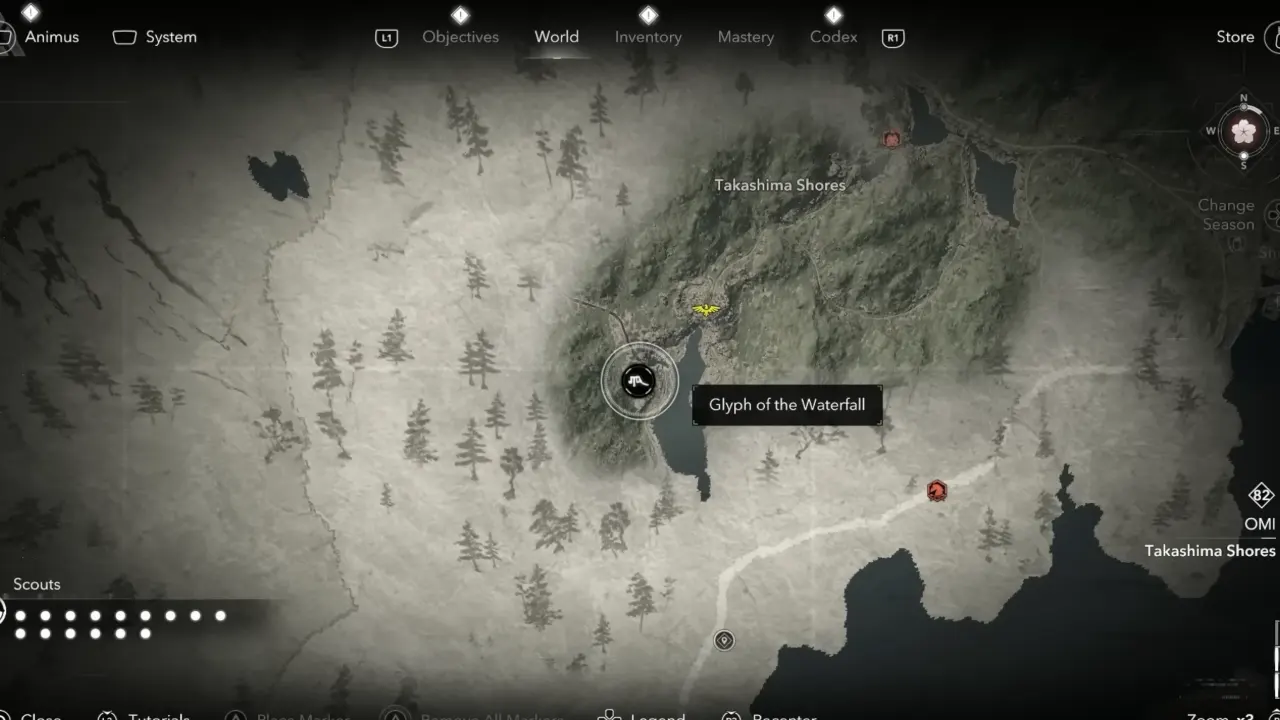Select the World tab
Viewport: 1280px width, 720px height.
click(556, 37)
